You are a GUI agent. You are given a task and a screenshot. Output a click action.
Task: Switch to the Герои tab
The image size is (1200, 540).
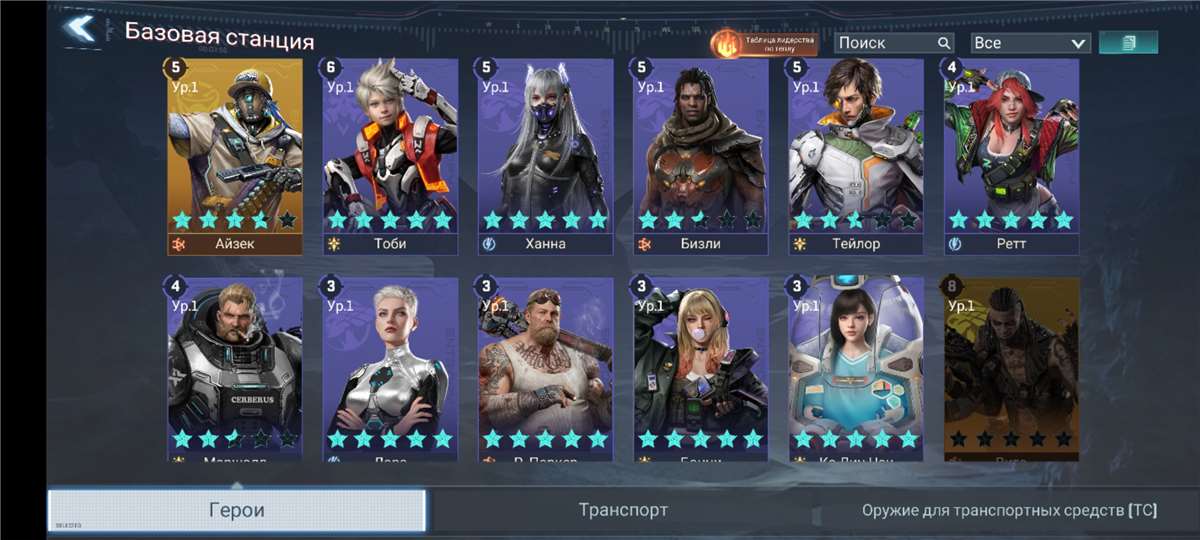(x=237, y=510)
